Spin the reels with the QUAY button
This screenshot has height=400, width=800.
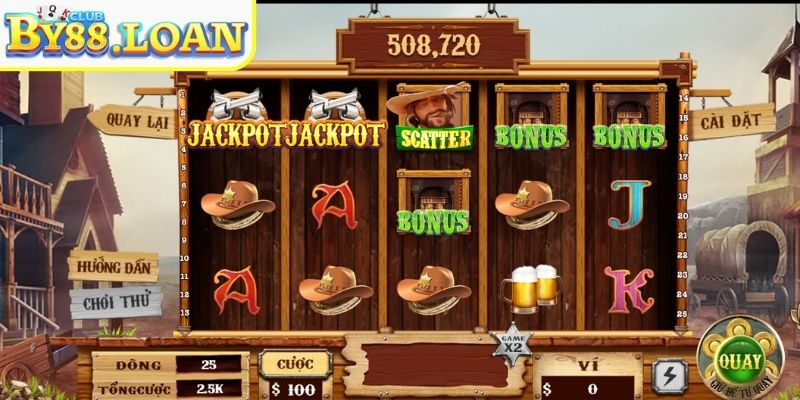pyautogui.click(x=738, y=361)
